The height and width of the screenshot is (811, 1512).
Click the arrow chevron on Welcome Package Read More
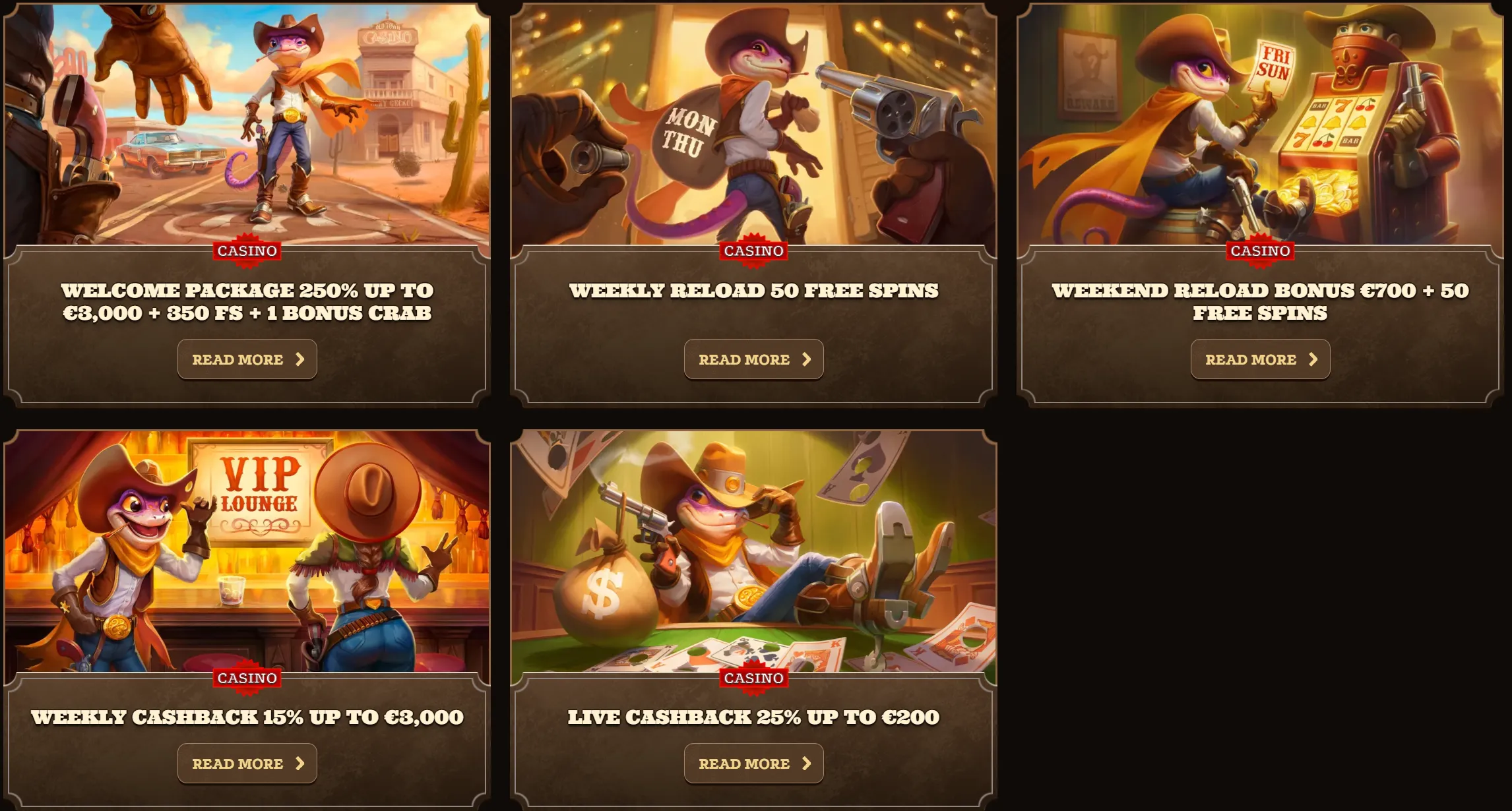coord(301,359)
